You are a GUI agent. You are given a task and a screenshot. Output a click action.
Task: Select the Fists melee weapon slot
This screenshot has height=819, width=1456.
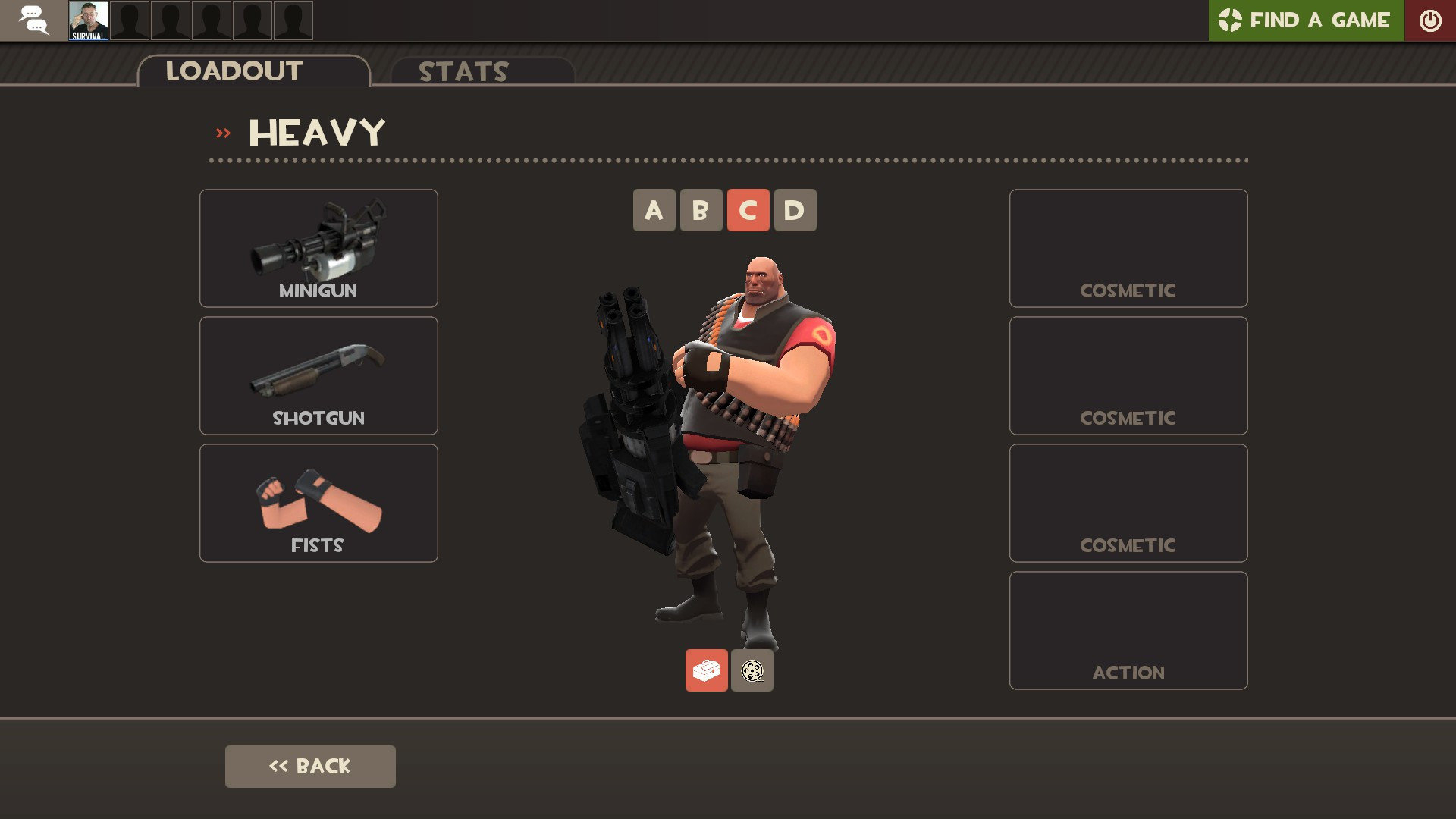coord(318,502)
